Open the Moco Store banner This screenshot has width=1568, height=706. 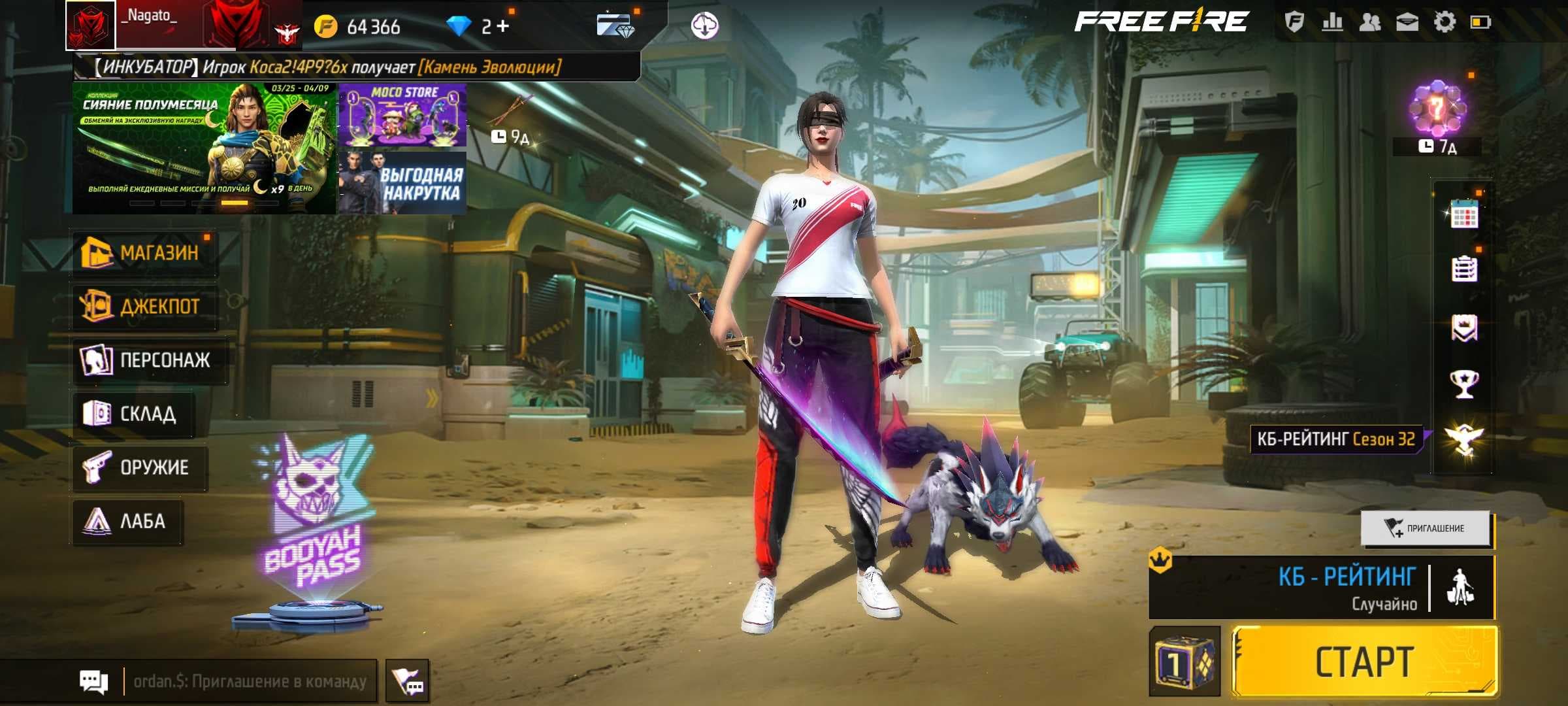click(402, 114)
